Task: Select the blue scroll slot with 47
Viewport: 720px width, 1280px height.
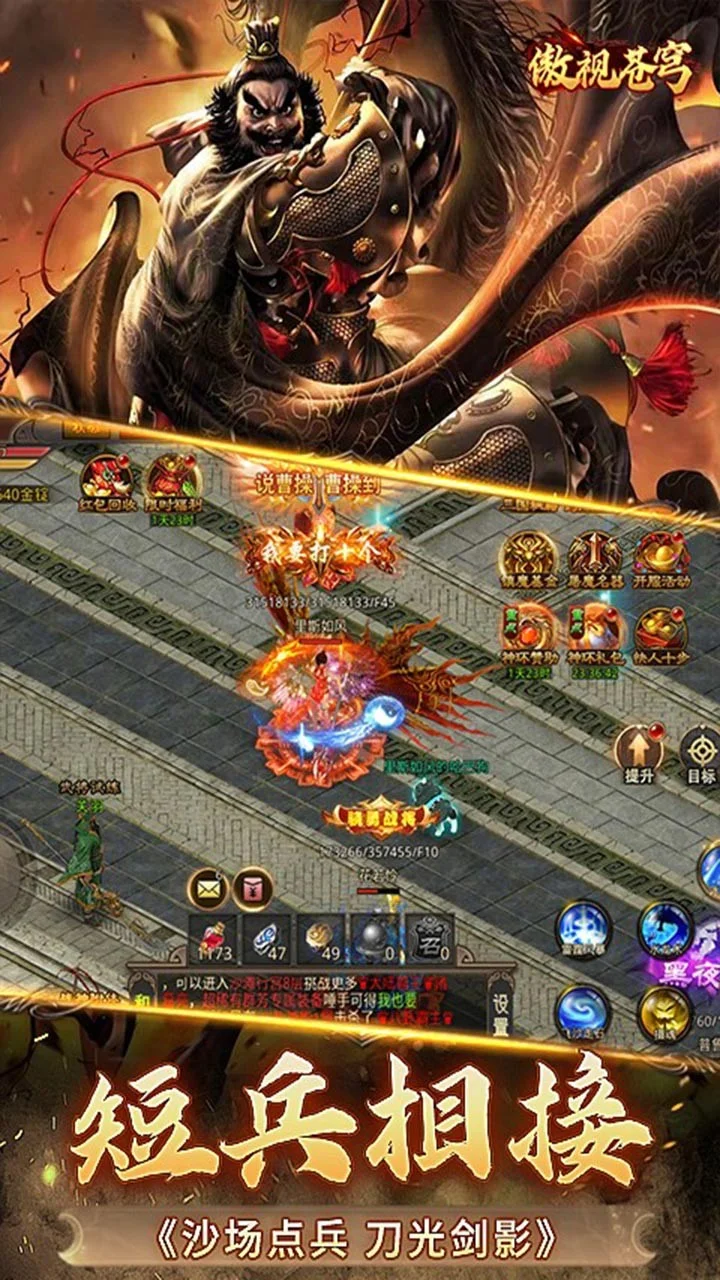Action: 268,939
